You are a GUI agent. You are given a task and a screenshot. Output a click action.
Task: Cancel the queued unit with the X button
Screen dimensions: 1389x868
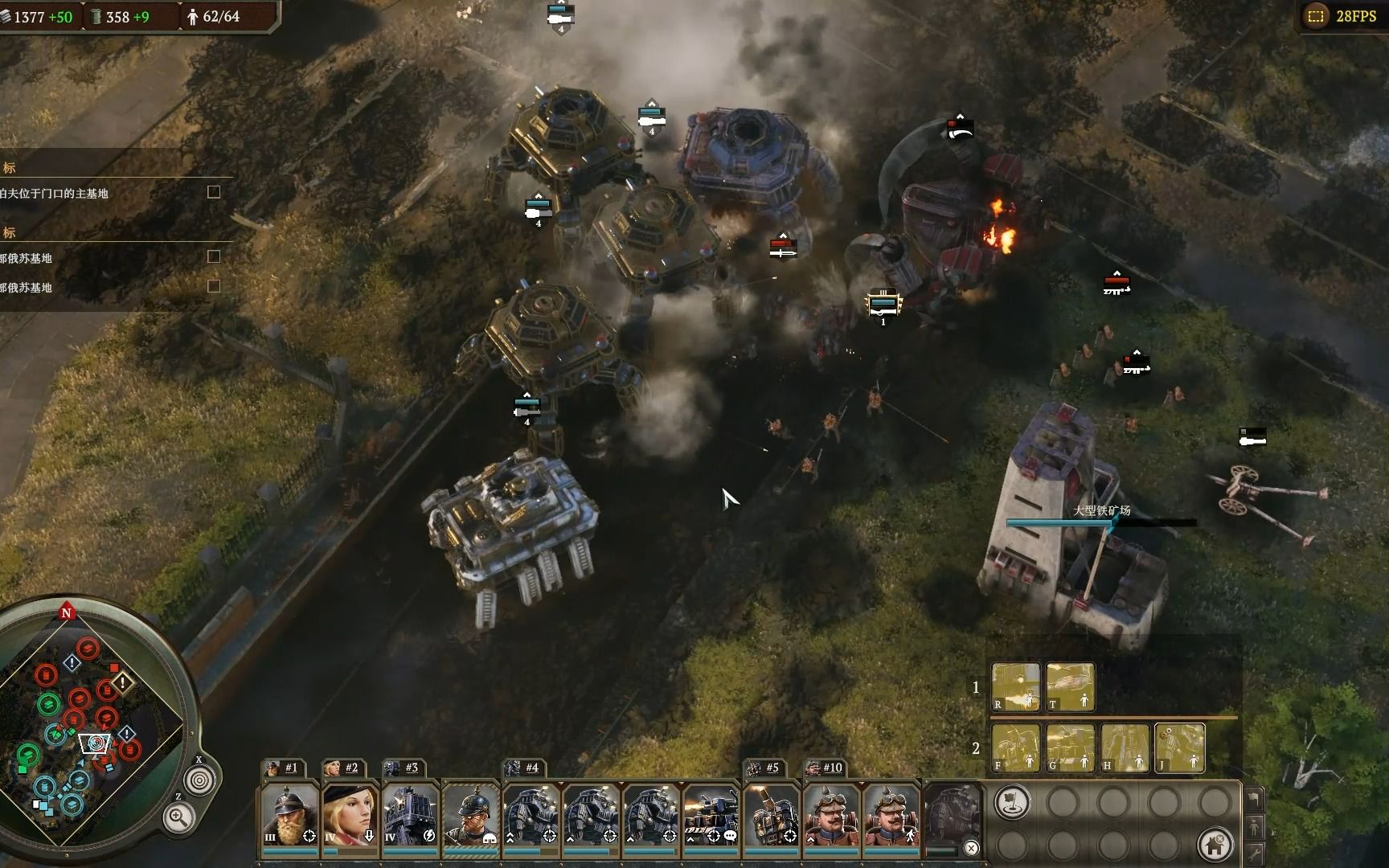click(x=971, y=848)
